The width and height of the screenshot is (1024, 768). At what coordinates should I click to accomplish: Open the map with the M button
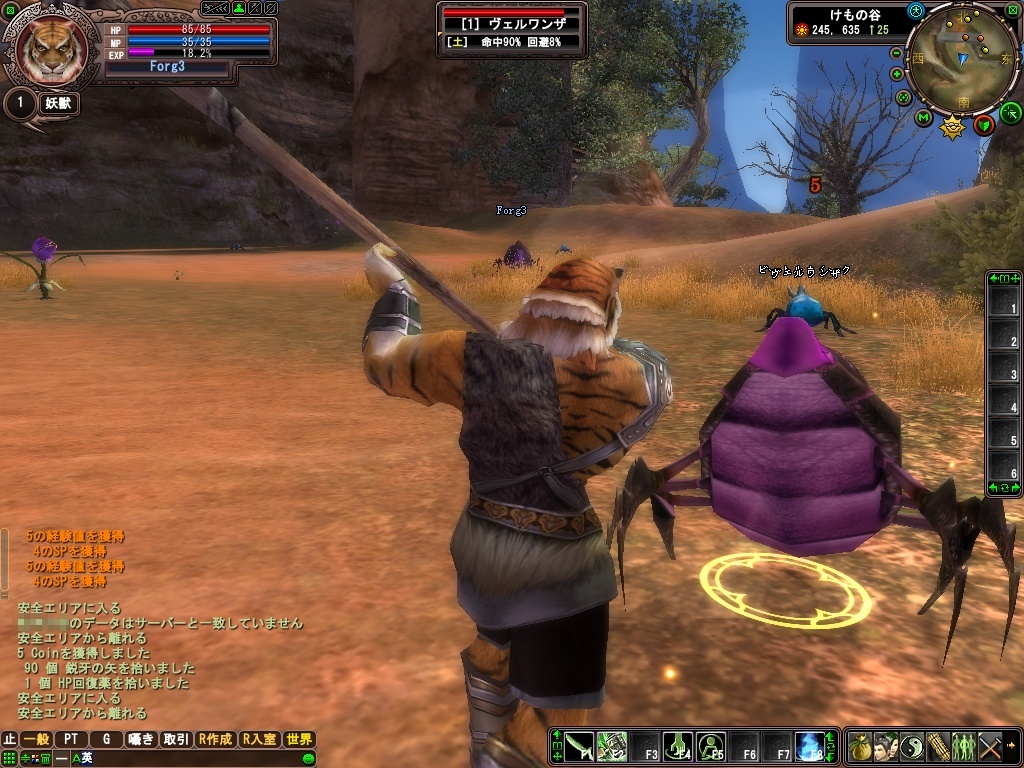tap(923, 118)
